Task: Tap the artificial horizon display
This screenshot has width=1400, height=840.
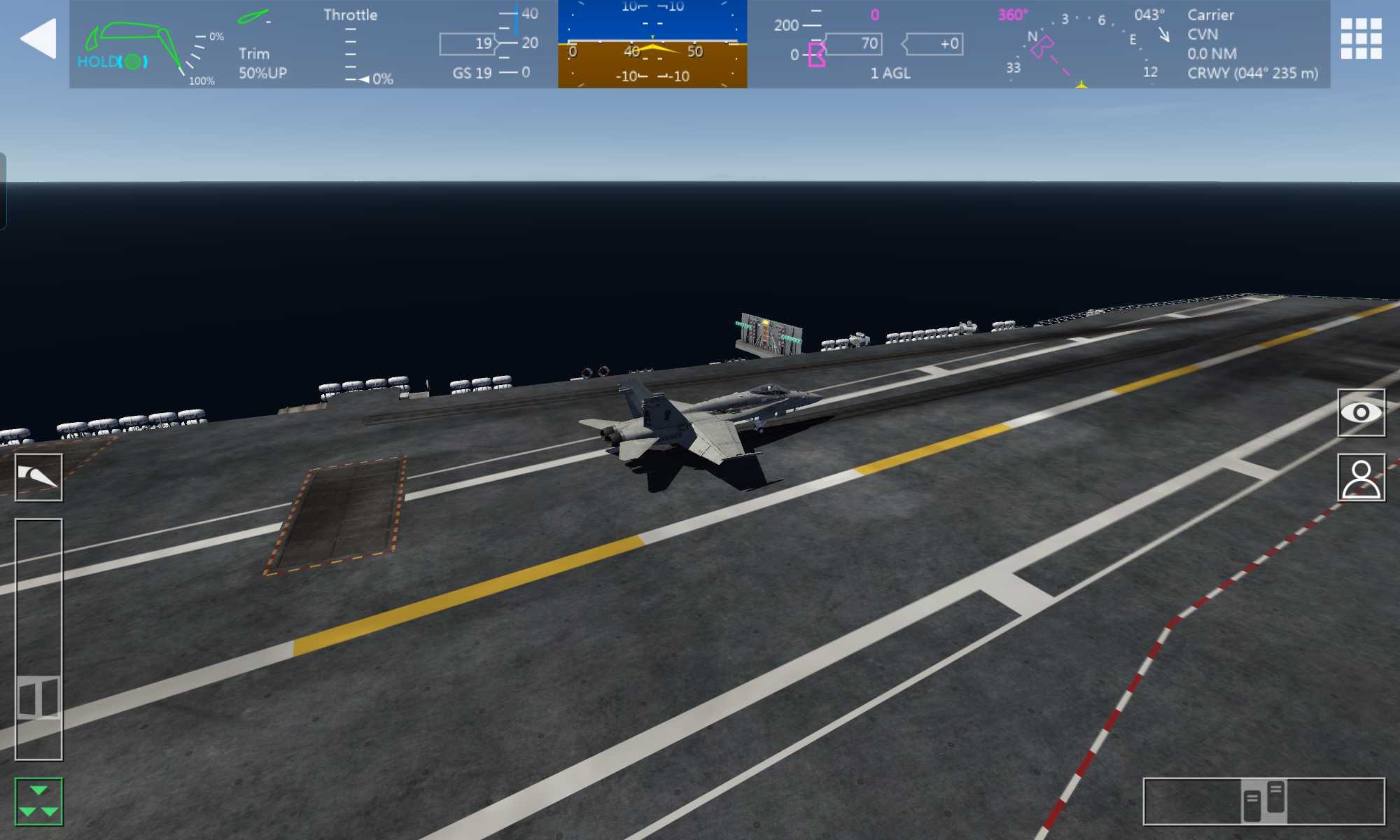Action: 652,44
